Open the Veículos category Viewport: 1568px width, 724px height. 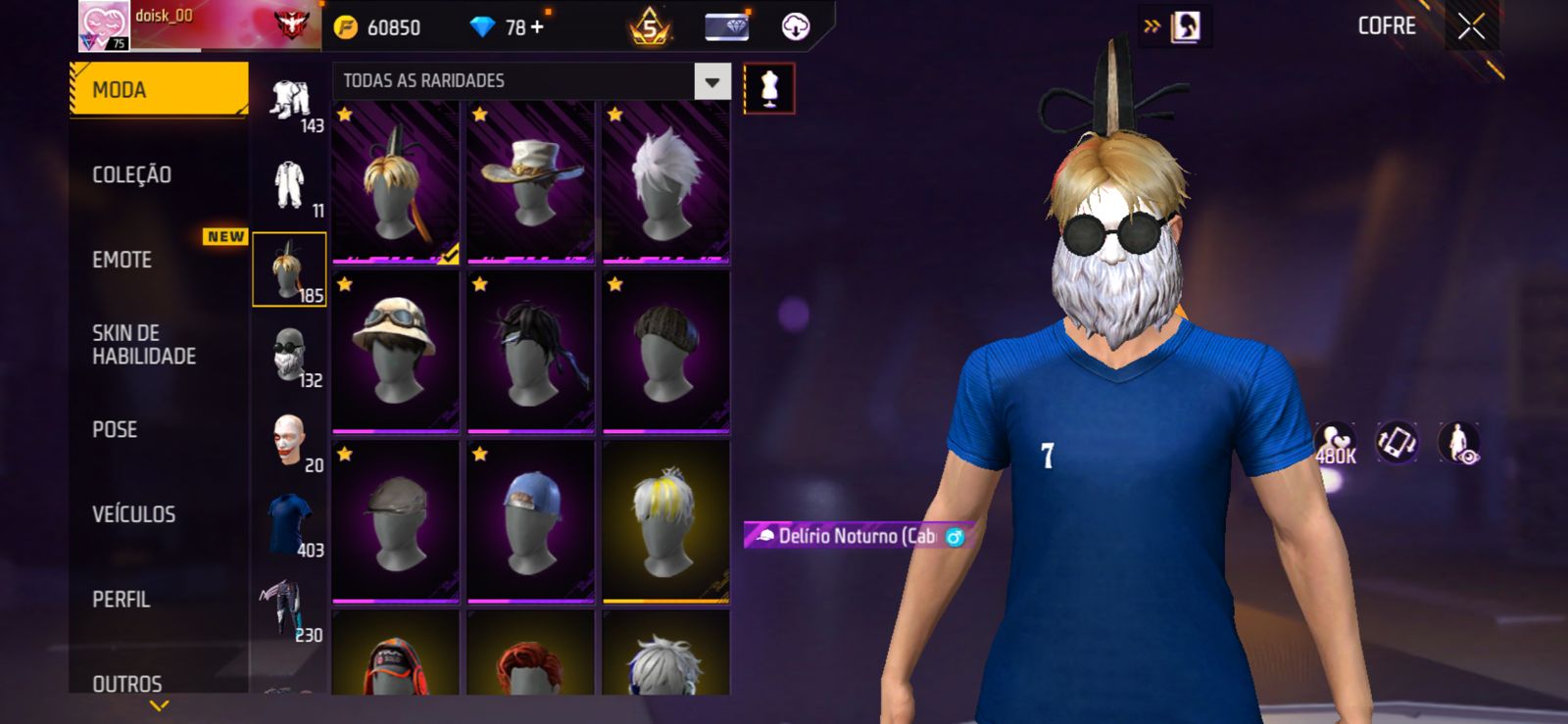click(134, 514)
